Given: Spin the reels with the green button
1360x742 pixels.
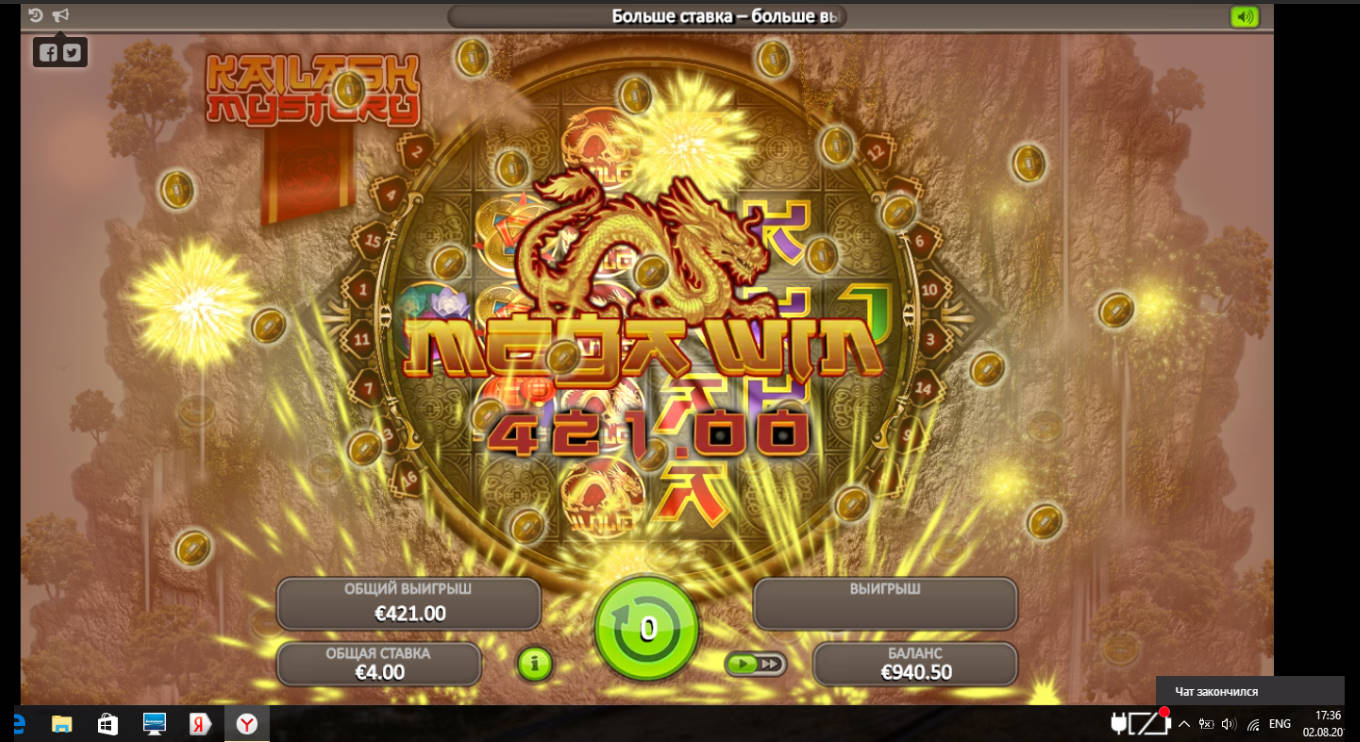Looking at the screenshot, I should point(647,629).
